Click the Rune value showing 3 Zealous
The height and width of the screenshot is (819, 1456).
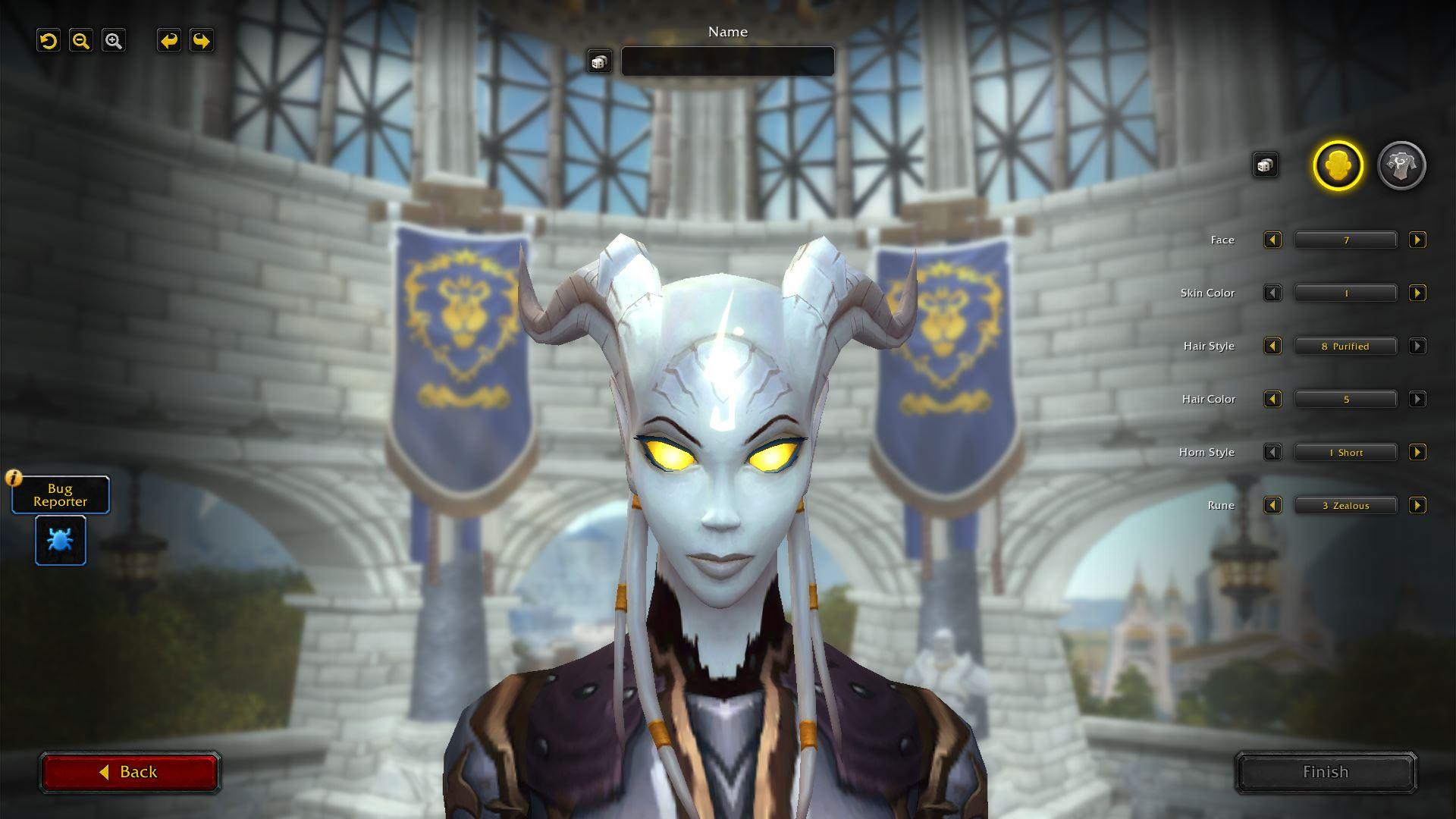click(1345, 505)
